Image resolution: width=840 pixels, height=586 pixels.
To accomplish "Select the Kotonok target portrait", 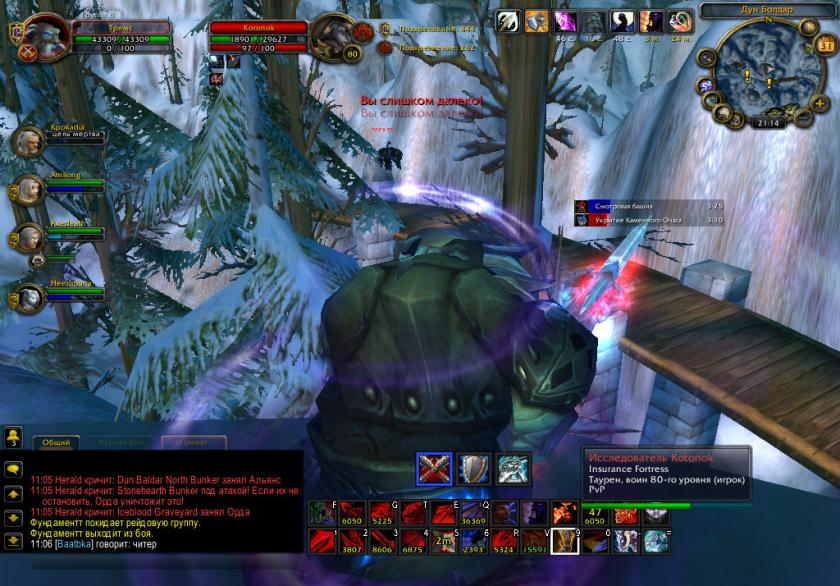I will click(x=335, y=40).
